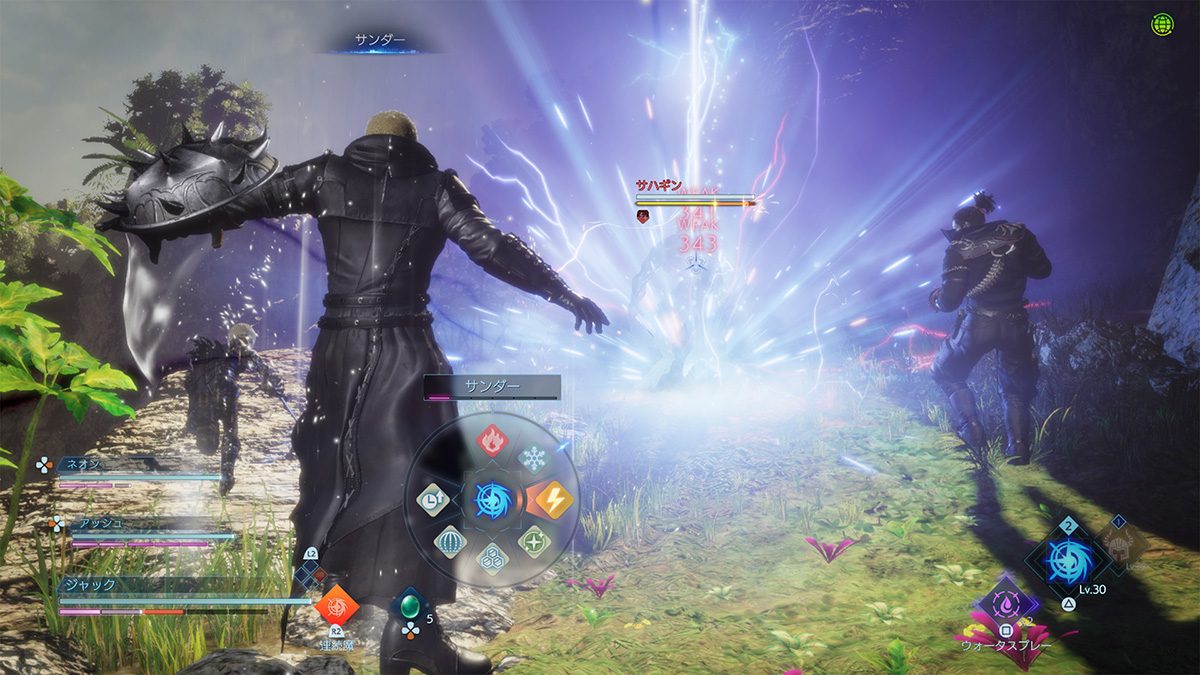The width and height of the screenshot is (1200, 675).
Task: Choose the clock with arrow spell icon
Action: point(432,499)
